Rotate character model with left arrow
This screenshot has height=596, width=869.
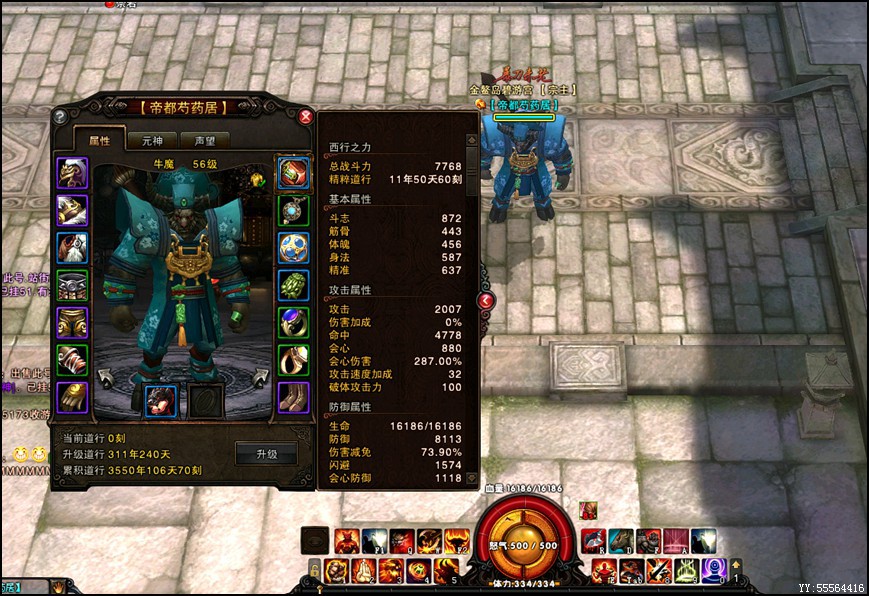click(x=108, y=376)
